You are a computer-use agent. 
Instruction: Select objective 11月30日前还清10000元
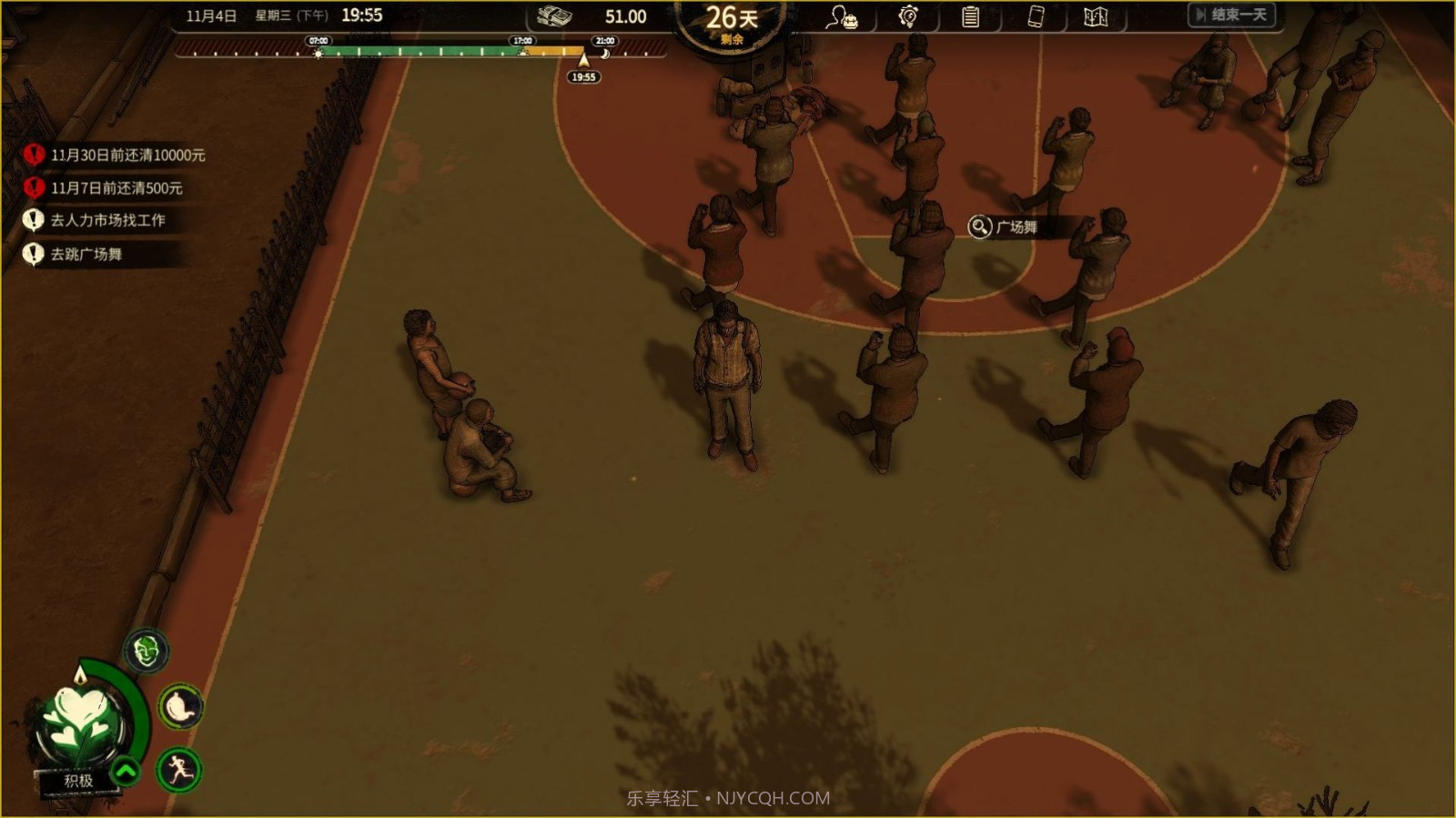click(x=126, y=156)
